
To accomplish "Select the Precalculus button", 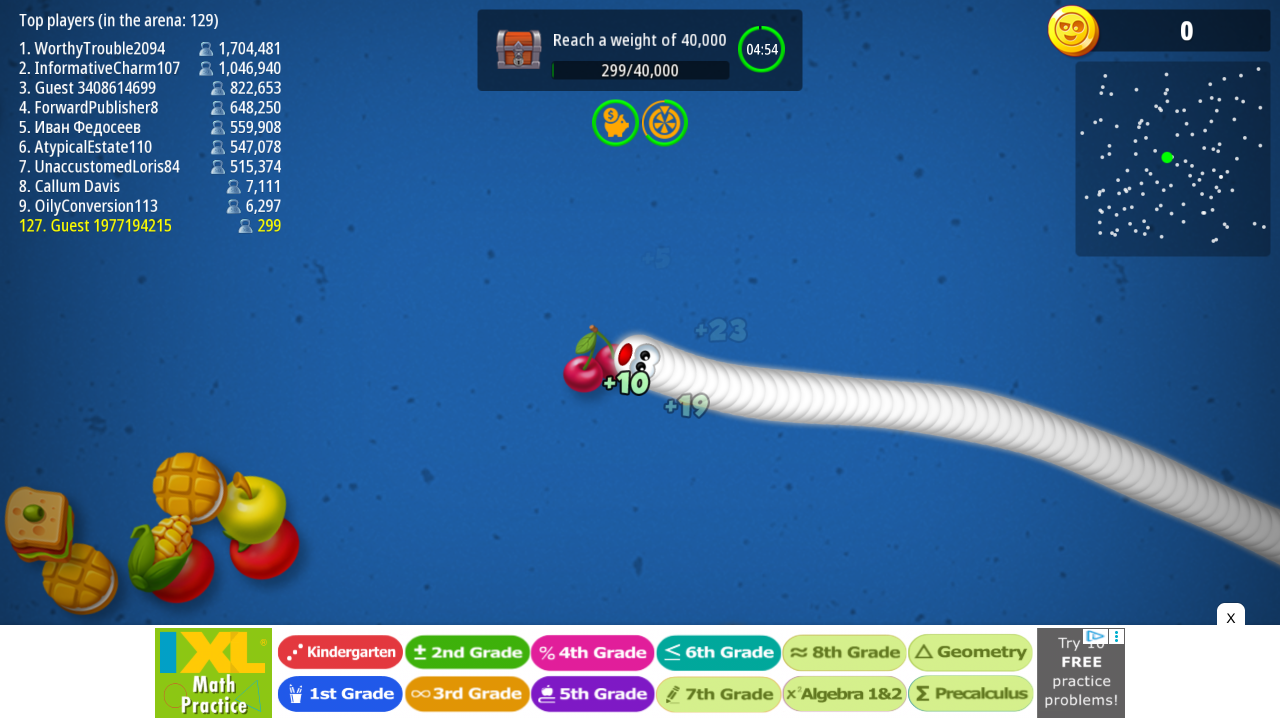I will click(970, 693).
